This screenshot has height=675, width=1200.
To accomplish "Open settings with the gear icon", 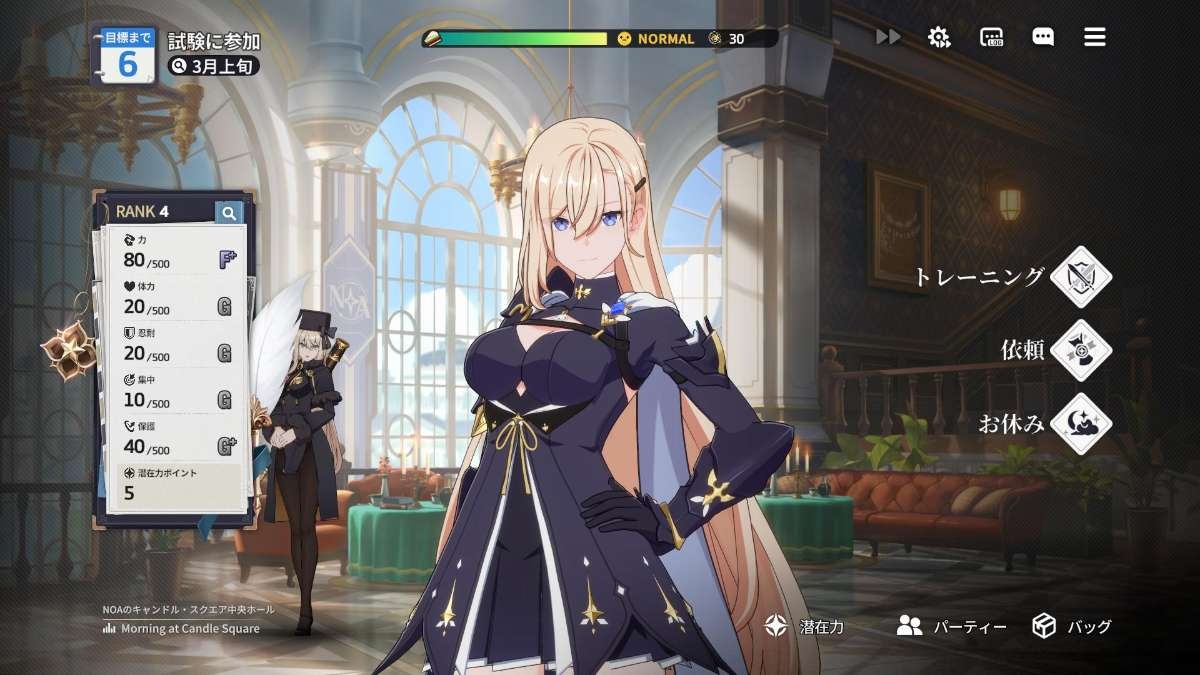I will 938,37.
